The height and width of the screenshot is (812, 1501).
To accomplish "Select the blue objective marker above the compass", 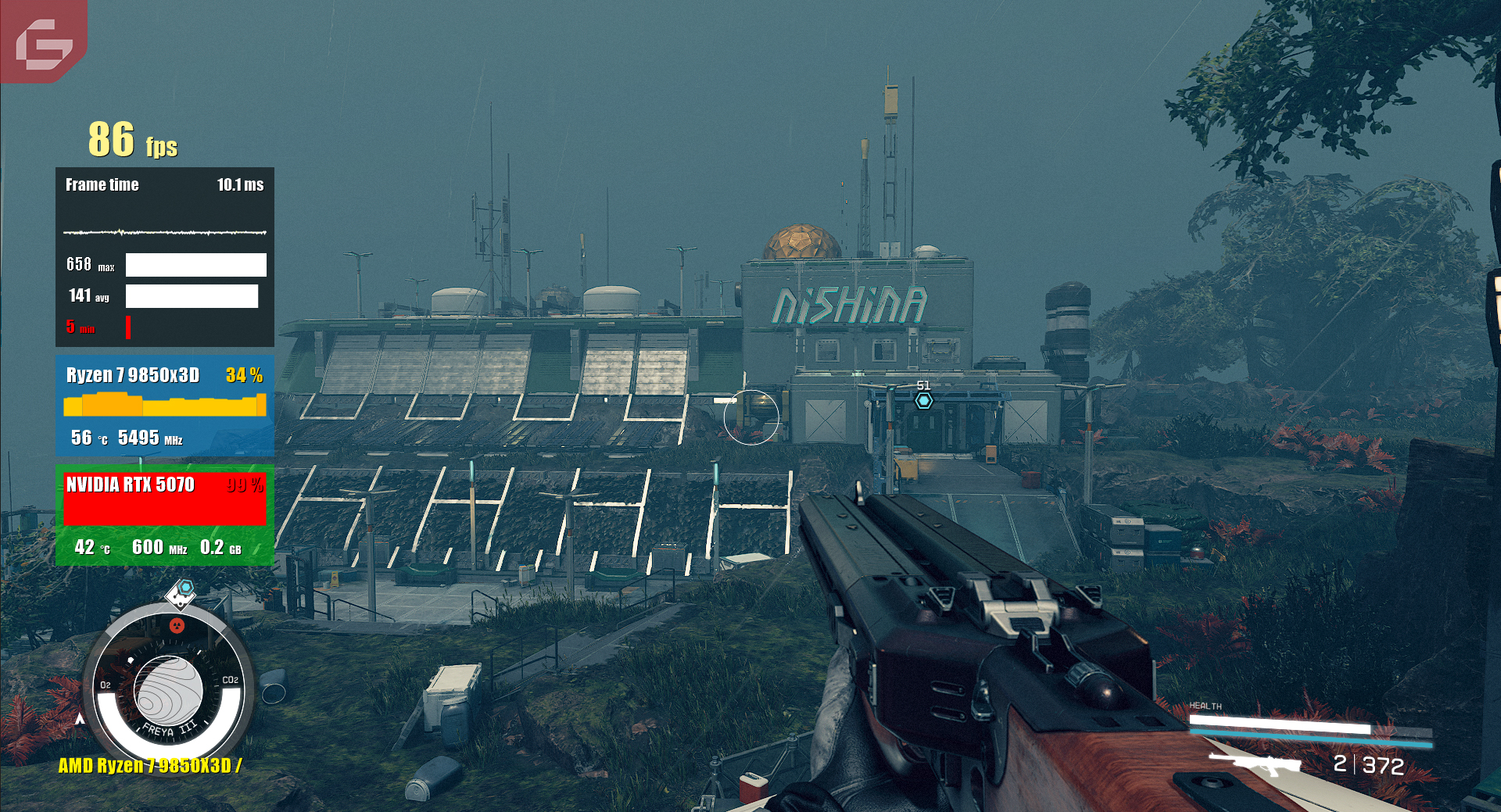I will (x=185, y=587).
